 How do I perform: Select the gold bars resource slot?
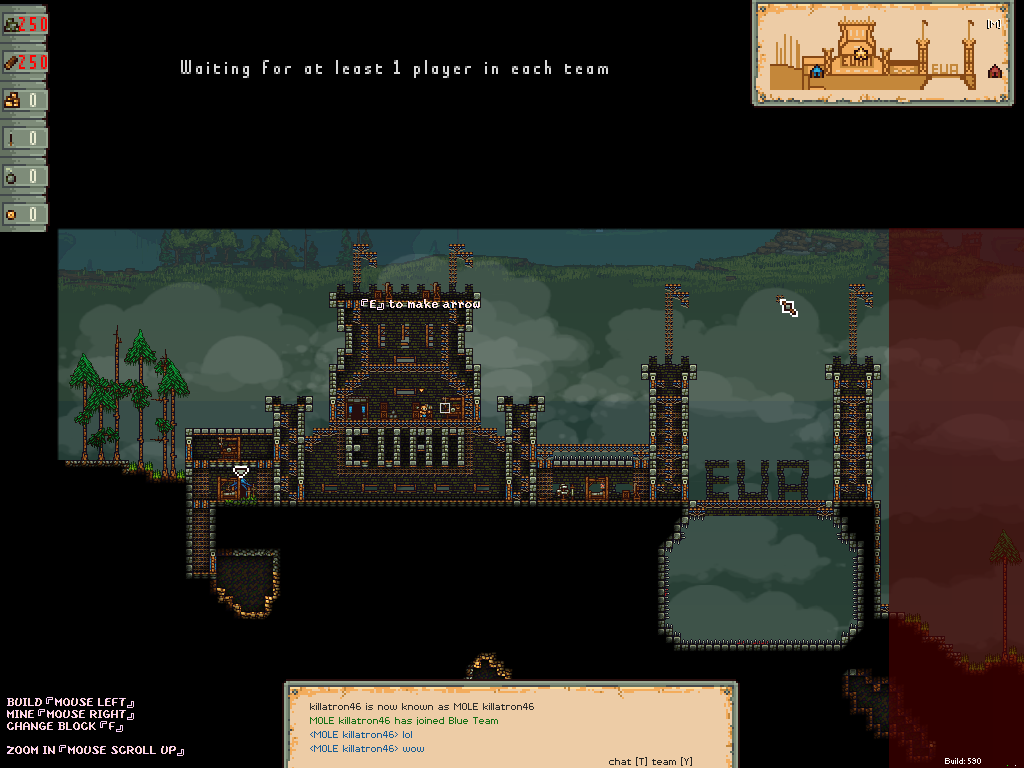25,100
